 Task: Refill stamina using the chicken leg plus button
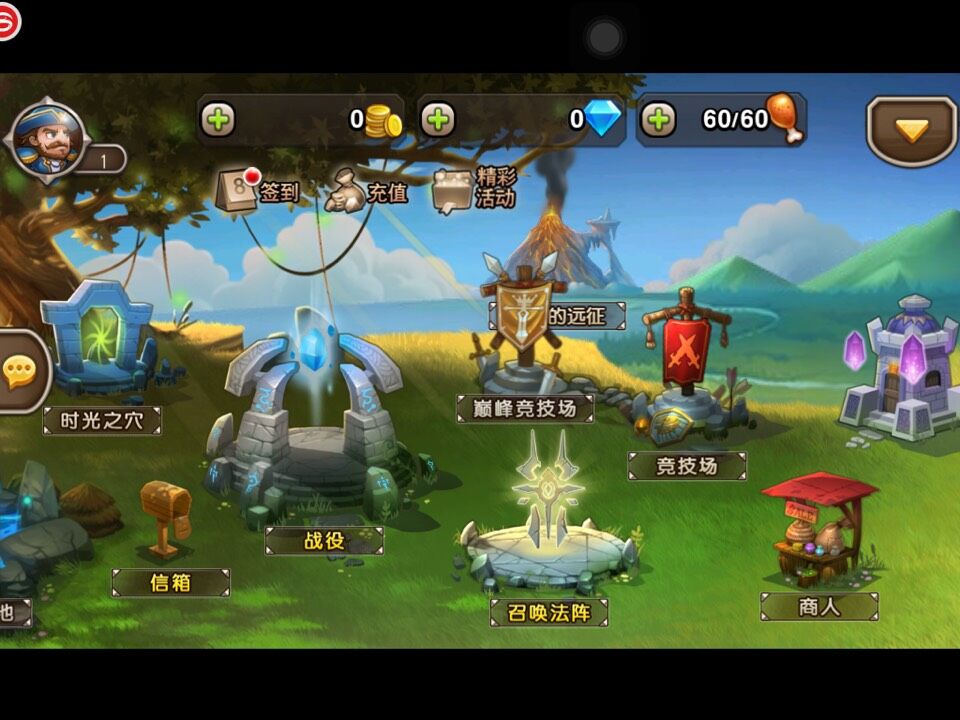point(657,120)
